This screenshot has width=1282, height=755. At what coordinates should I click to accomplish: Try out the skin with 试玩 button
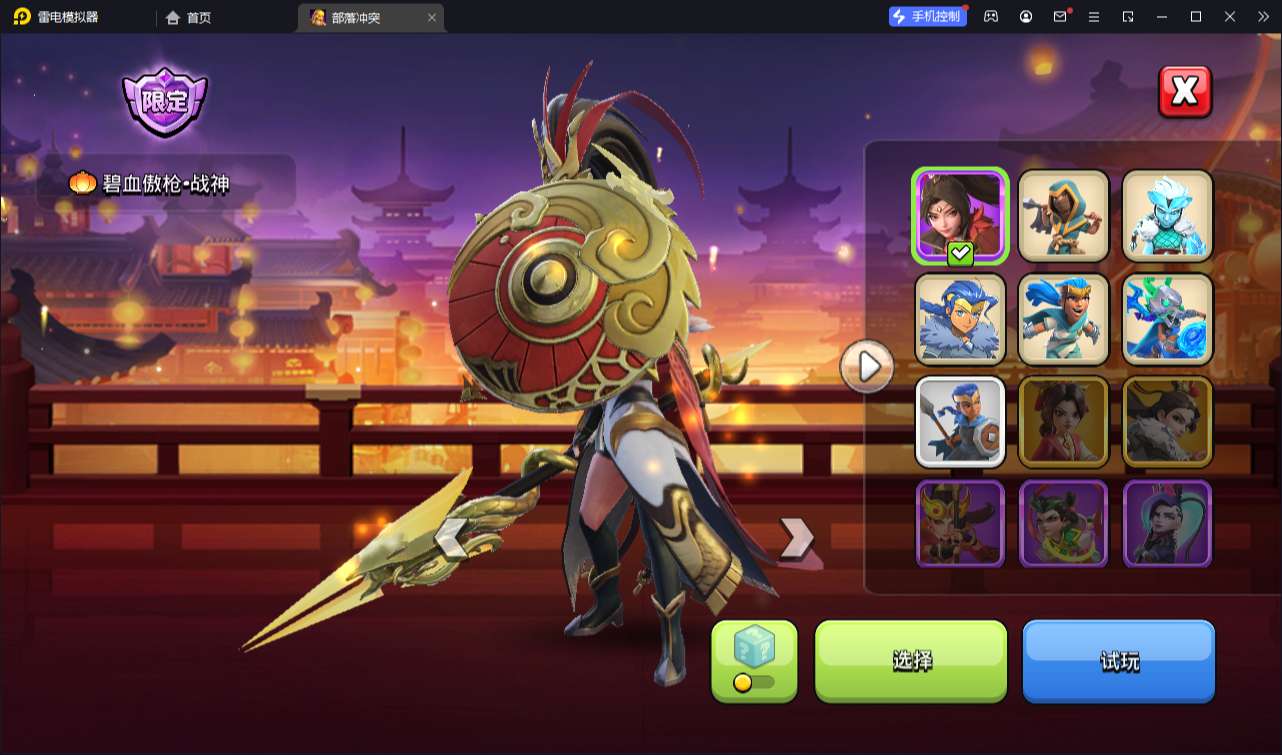coord(1118,660)
